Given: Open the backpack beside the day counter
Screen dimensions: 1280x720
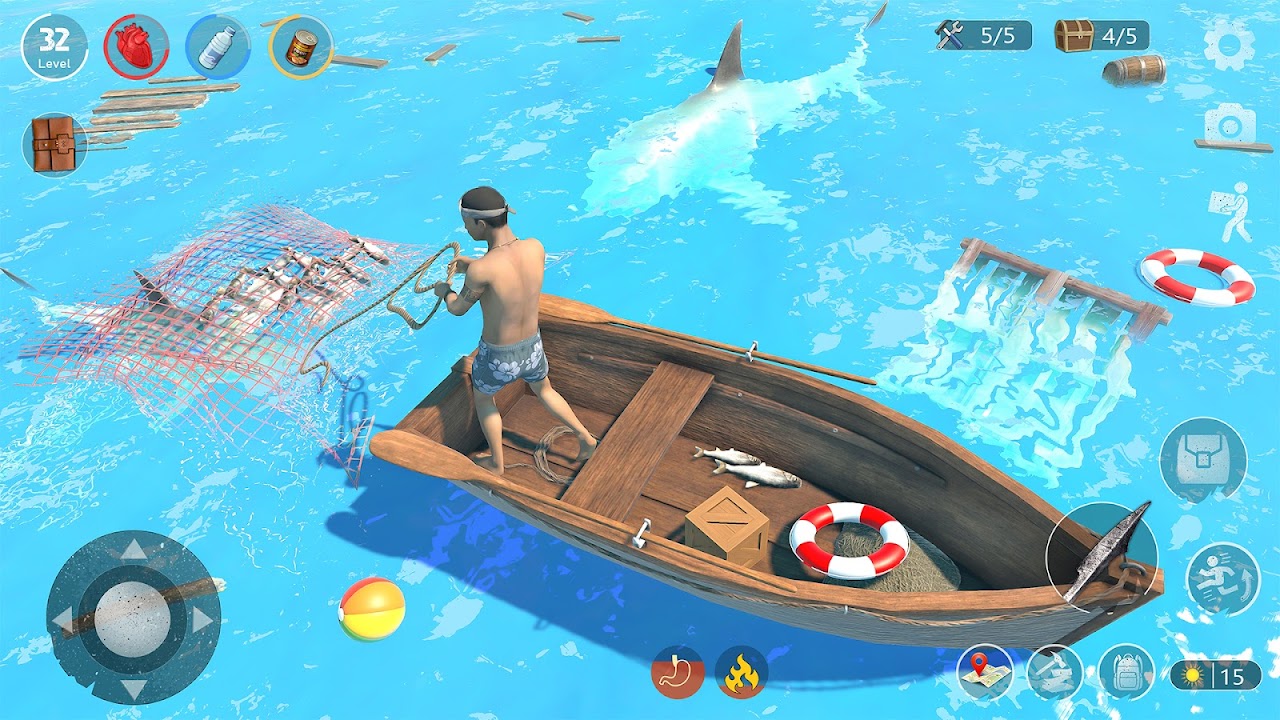Looking at the screenshot, I should click(1126, 672).
